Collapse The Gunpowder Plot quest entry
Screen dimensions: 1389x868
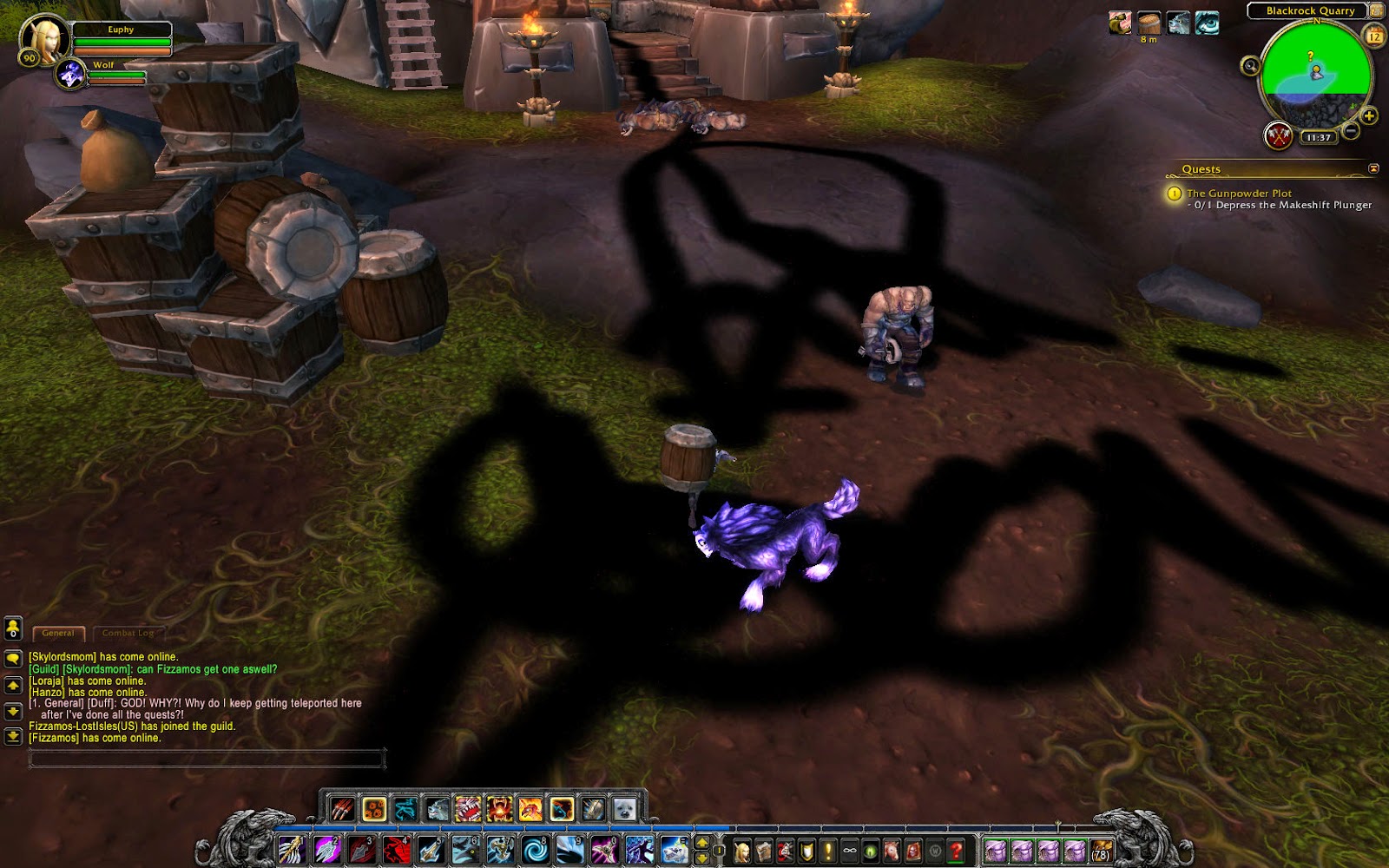coord(1175,194)
